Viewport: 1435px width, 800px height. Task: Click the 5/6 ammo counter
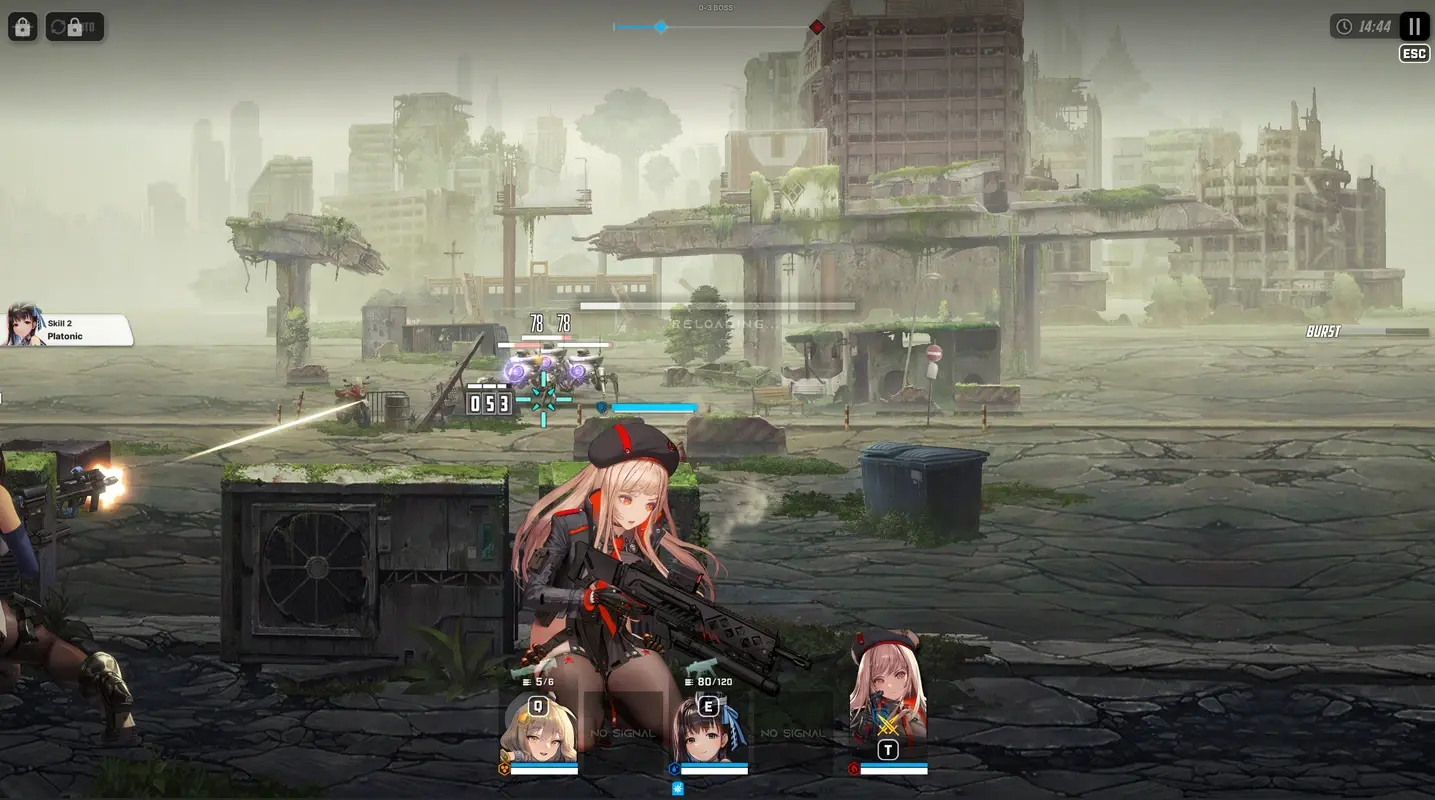[538, 682]
